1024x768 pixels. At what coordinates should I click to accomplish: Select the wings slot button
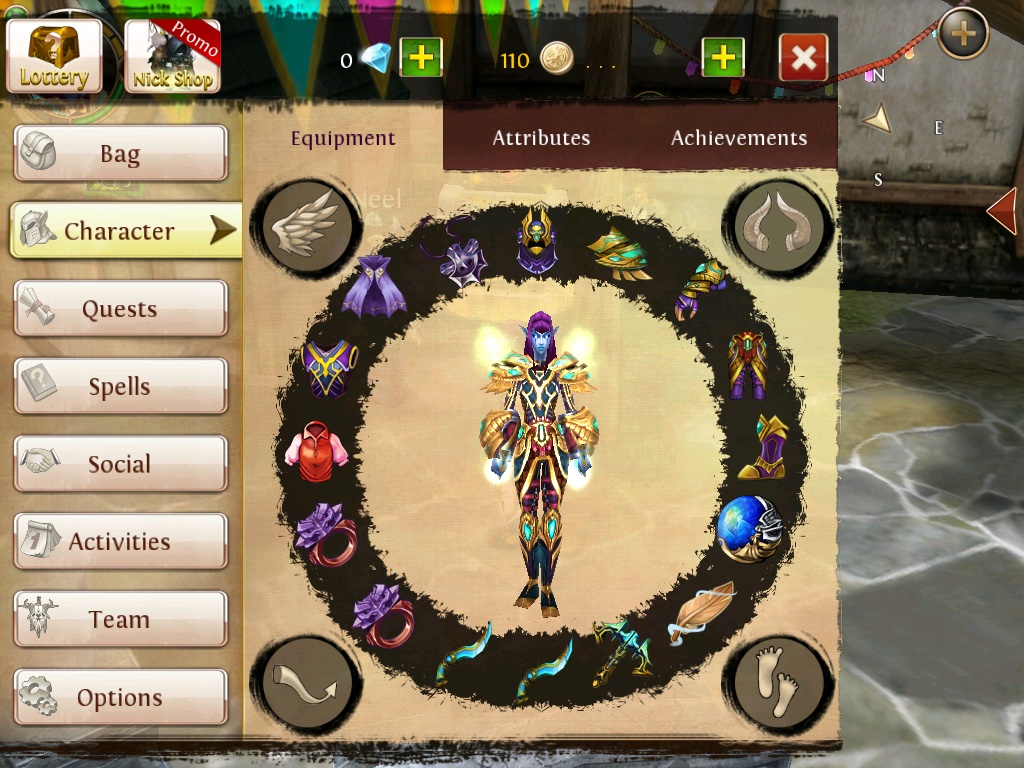(x=305, y=225)
